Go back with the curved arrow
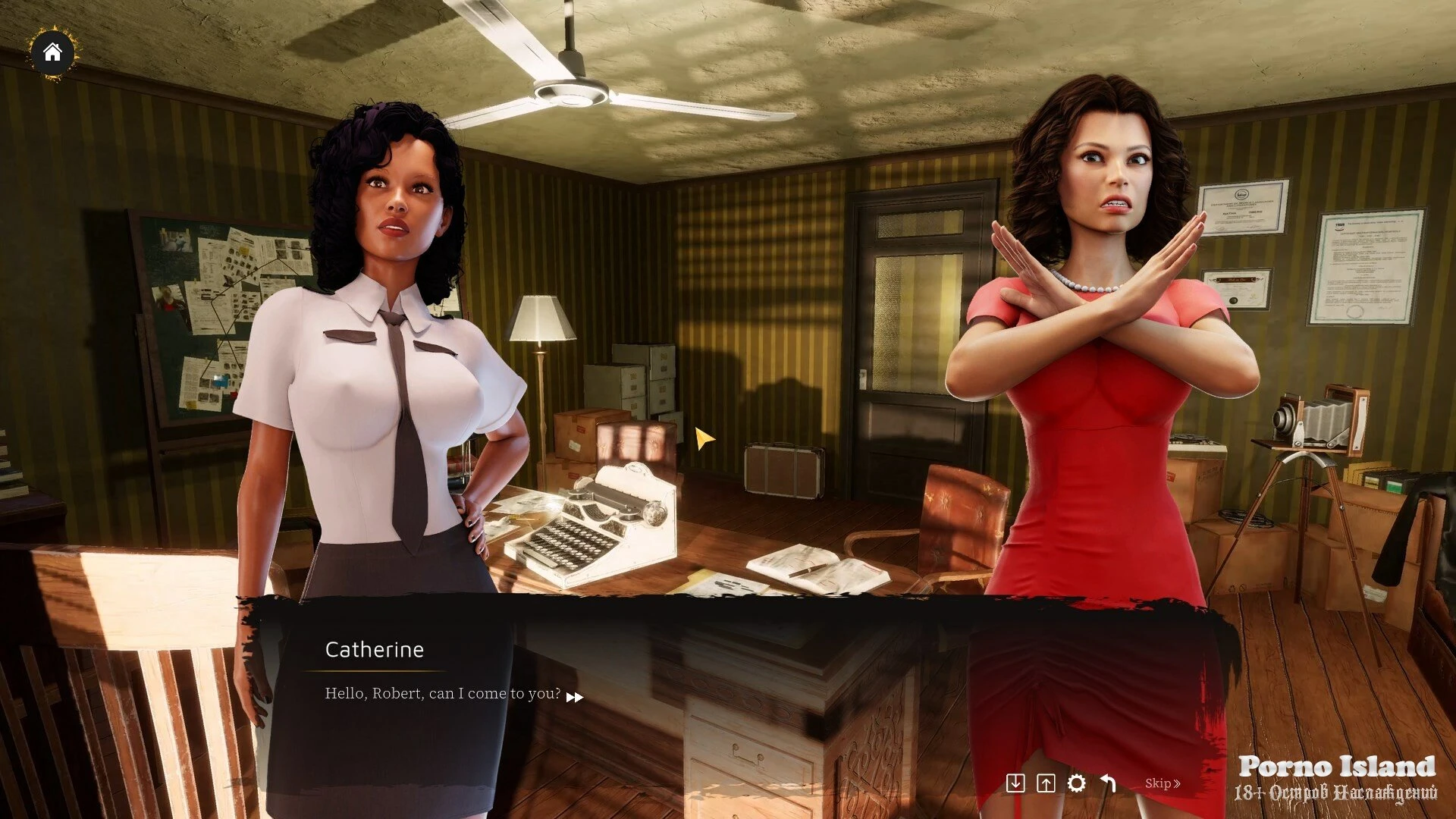The height and width of the screenshot is (819, 1456). tap(1109, 783)
